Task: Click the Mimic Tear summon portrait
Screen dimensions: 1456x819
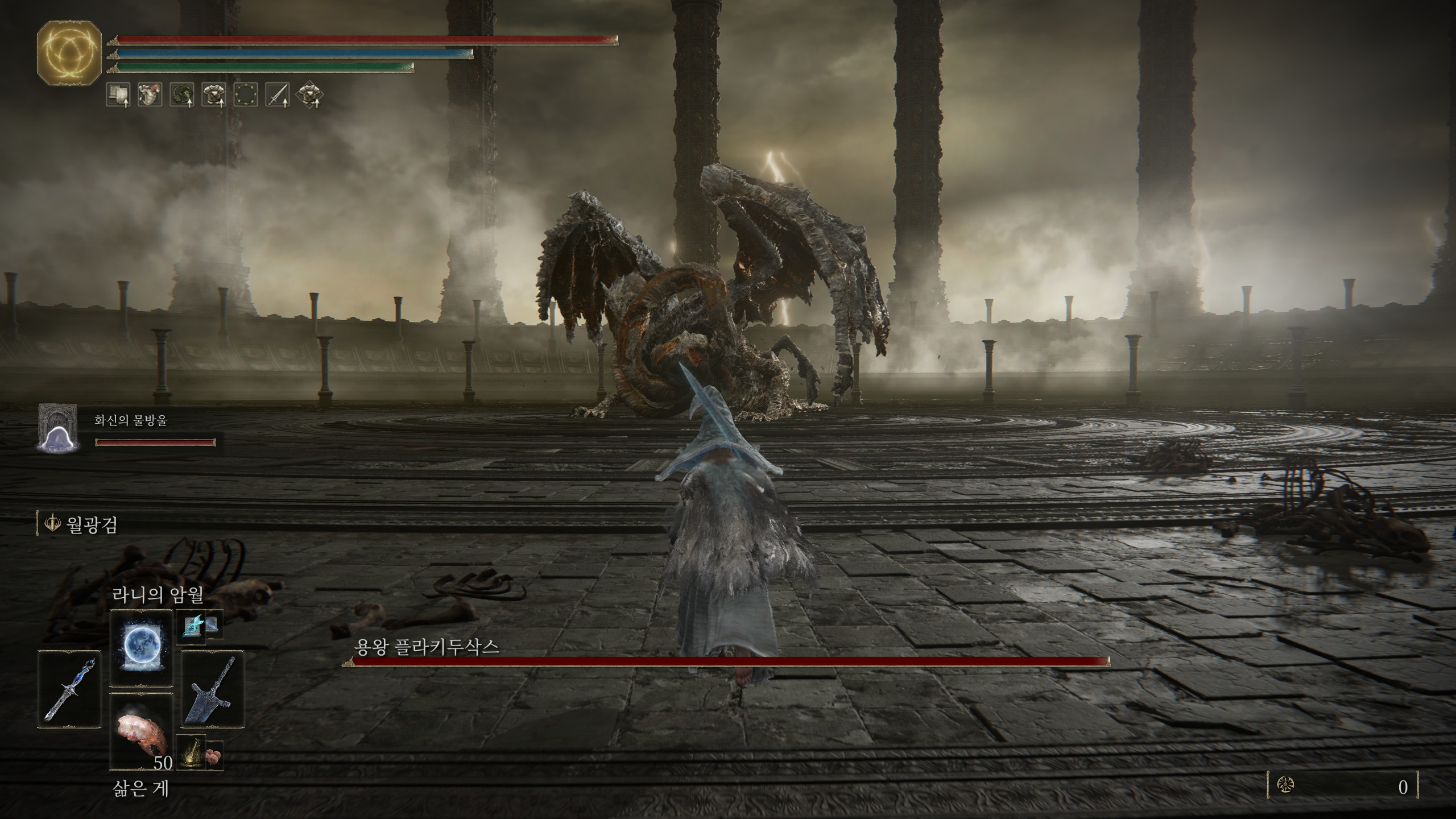Action: click(x=57, y=428)
